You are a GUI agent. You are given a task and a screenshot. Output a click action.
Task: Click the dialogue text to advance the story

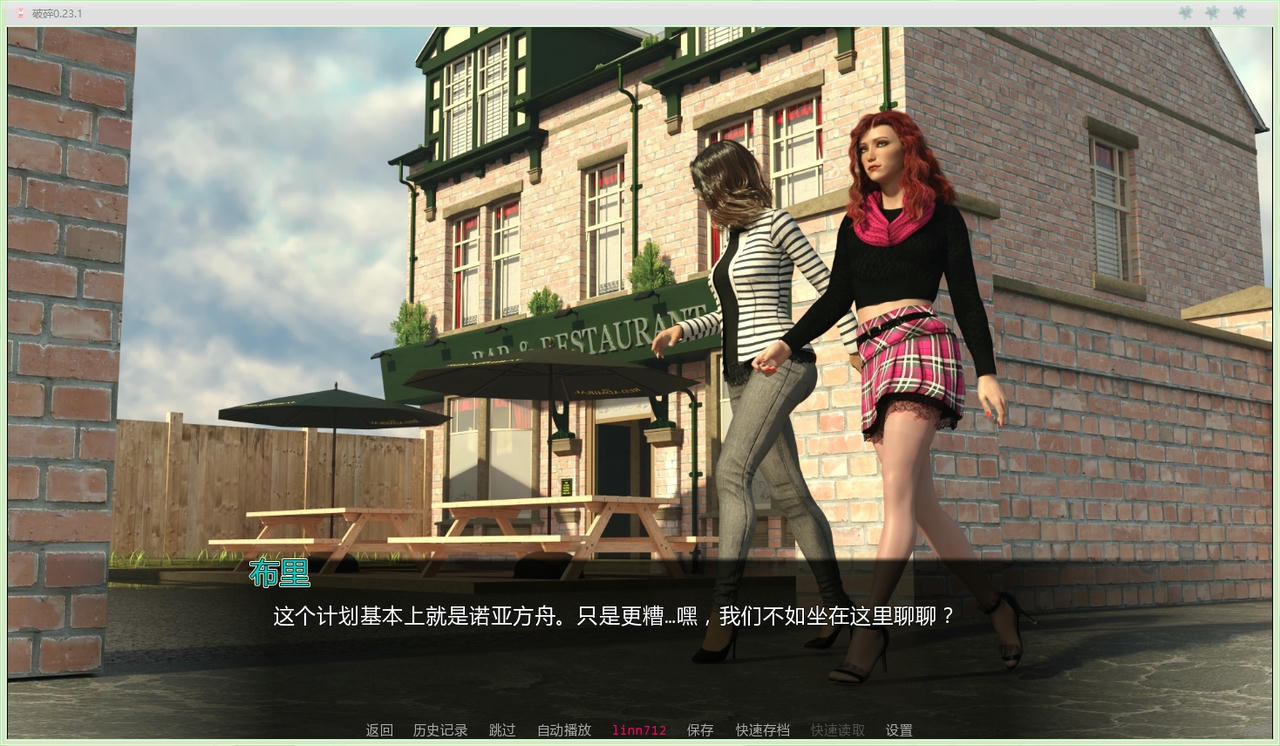tap(611, 617)
